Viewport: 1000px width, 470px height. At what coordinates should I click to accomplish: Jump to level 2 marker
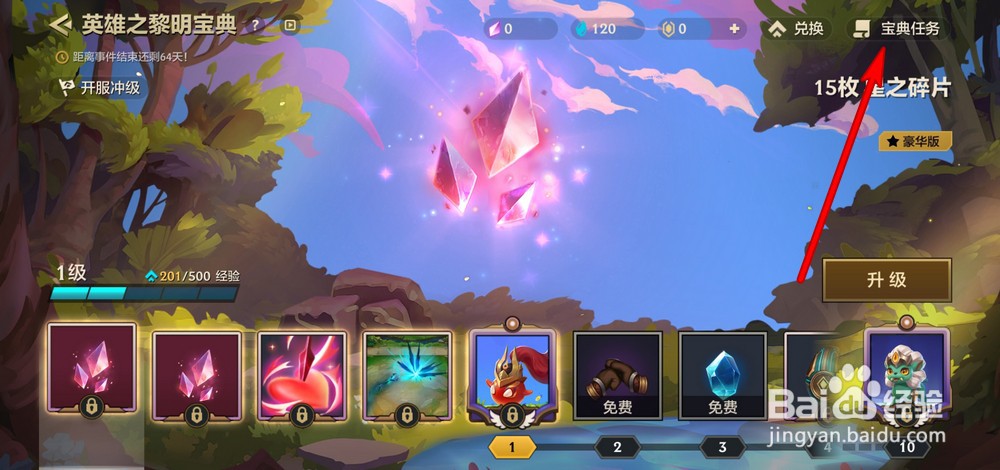pos(617,447)
